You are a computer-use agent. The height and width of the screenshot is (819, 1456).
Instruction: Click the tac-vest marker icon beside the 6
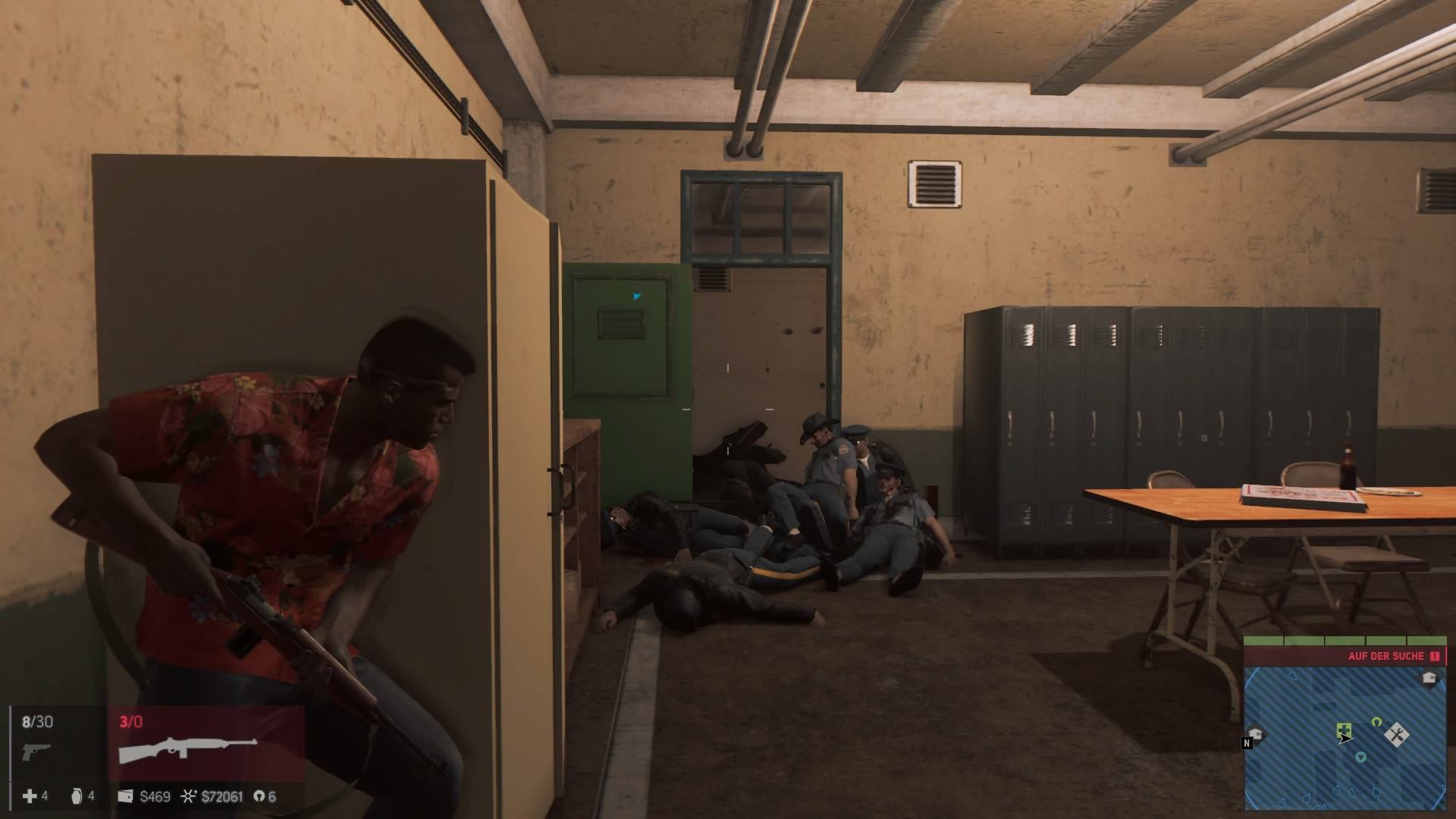[x=259, y=796]
